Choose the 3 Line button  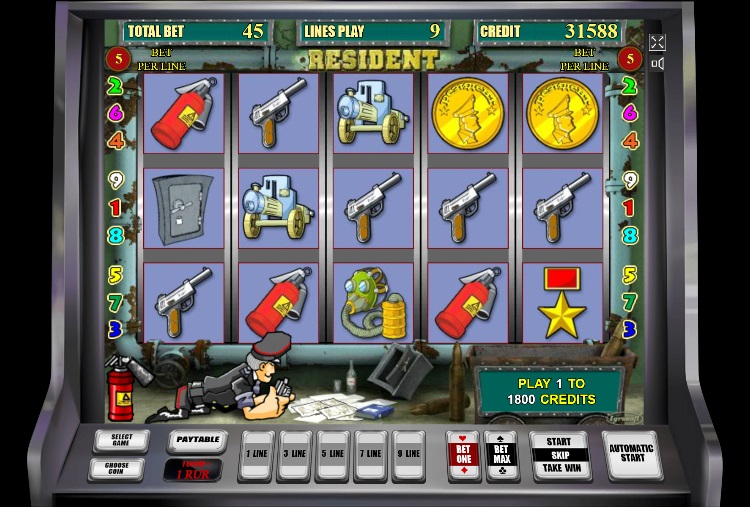coord(295,455)
